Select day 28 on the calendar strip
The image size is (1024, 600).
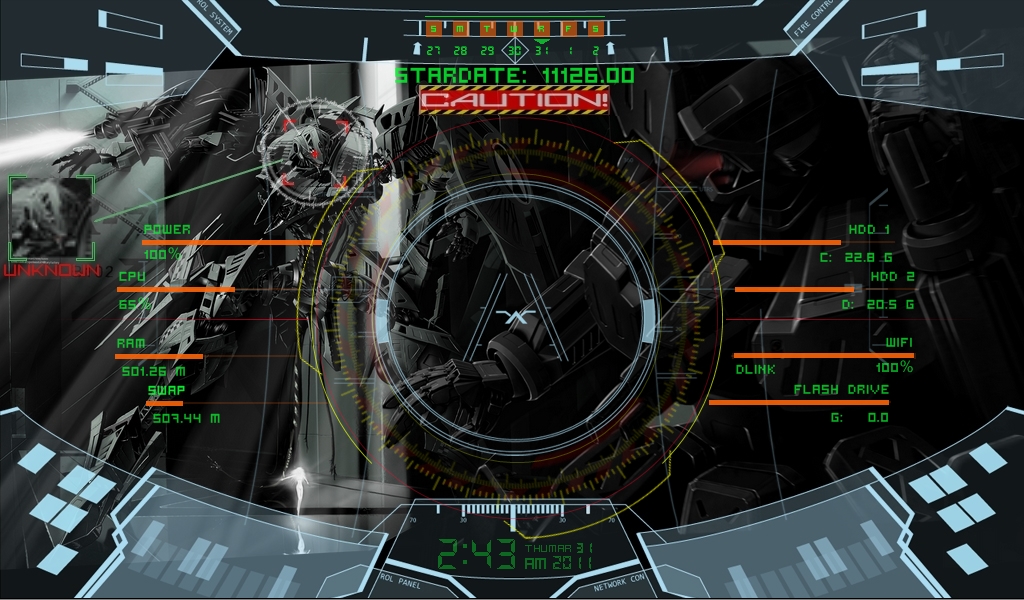[460, 49]
